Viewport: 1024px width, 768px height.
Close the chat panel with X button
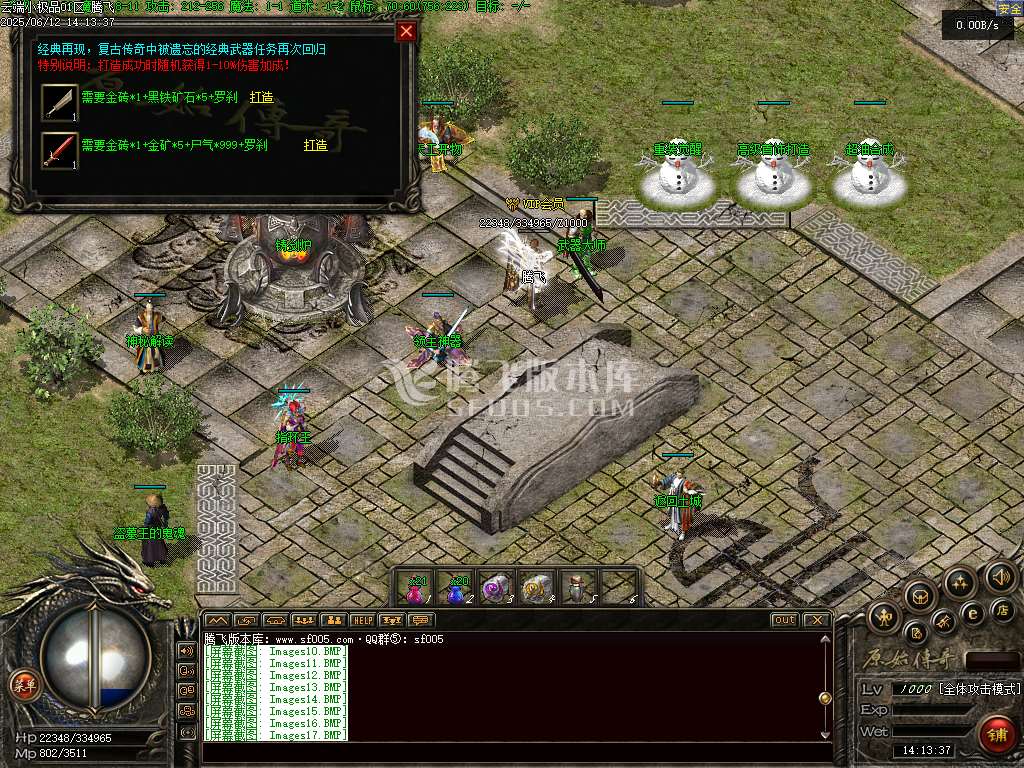(x=816, y=620)
